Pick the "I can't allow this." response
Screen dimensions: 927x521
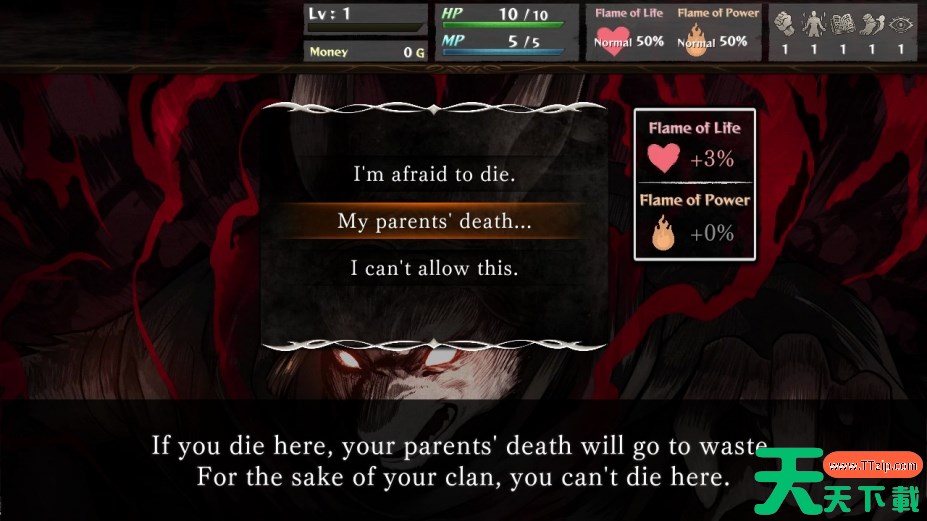click(x=434, y=268)
